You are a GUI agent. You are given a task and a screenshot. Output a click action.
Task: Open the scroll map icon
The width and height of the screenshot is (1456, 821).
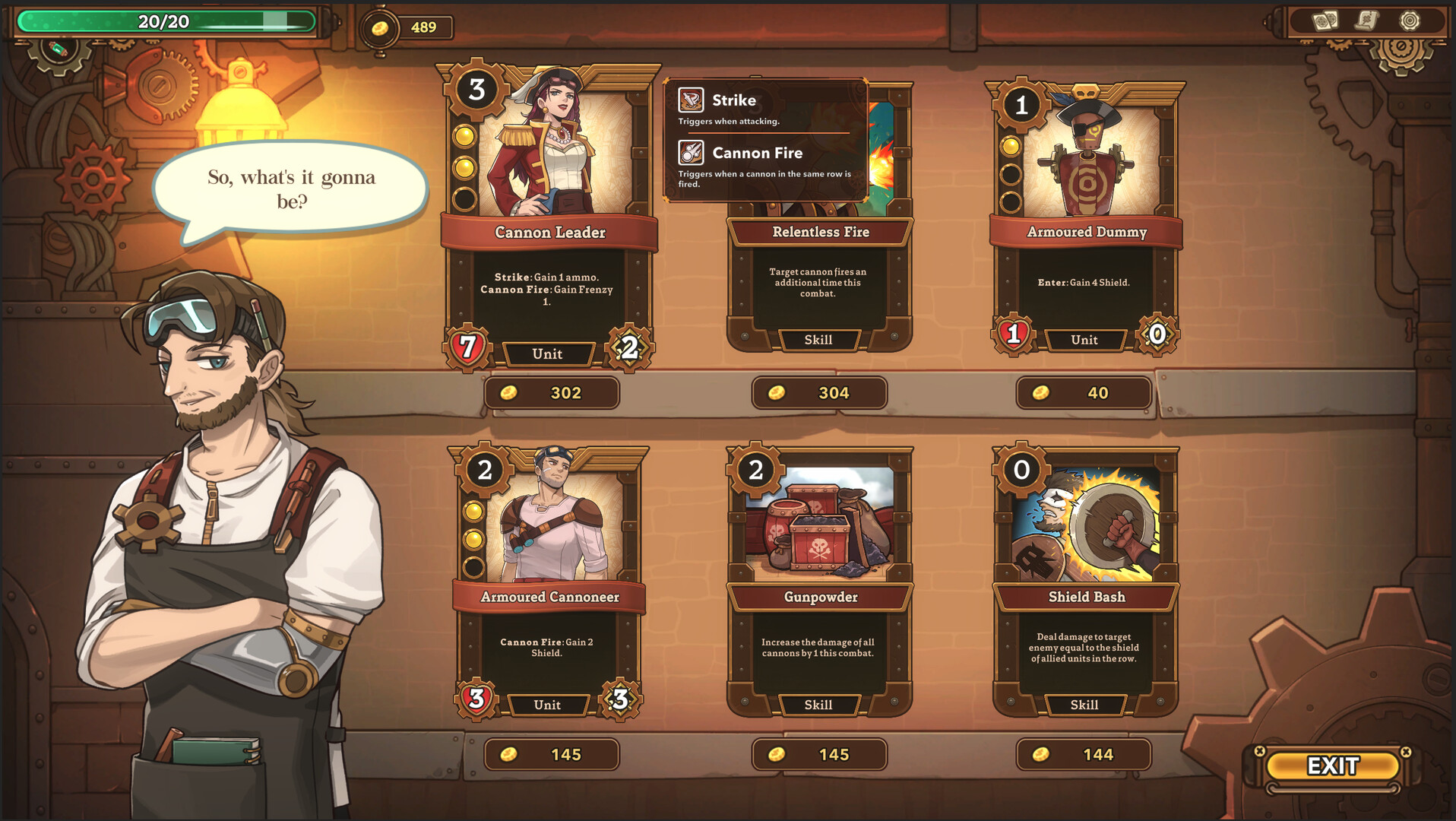click(x=1367, y=21)
